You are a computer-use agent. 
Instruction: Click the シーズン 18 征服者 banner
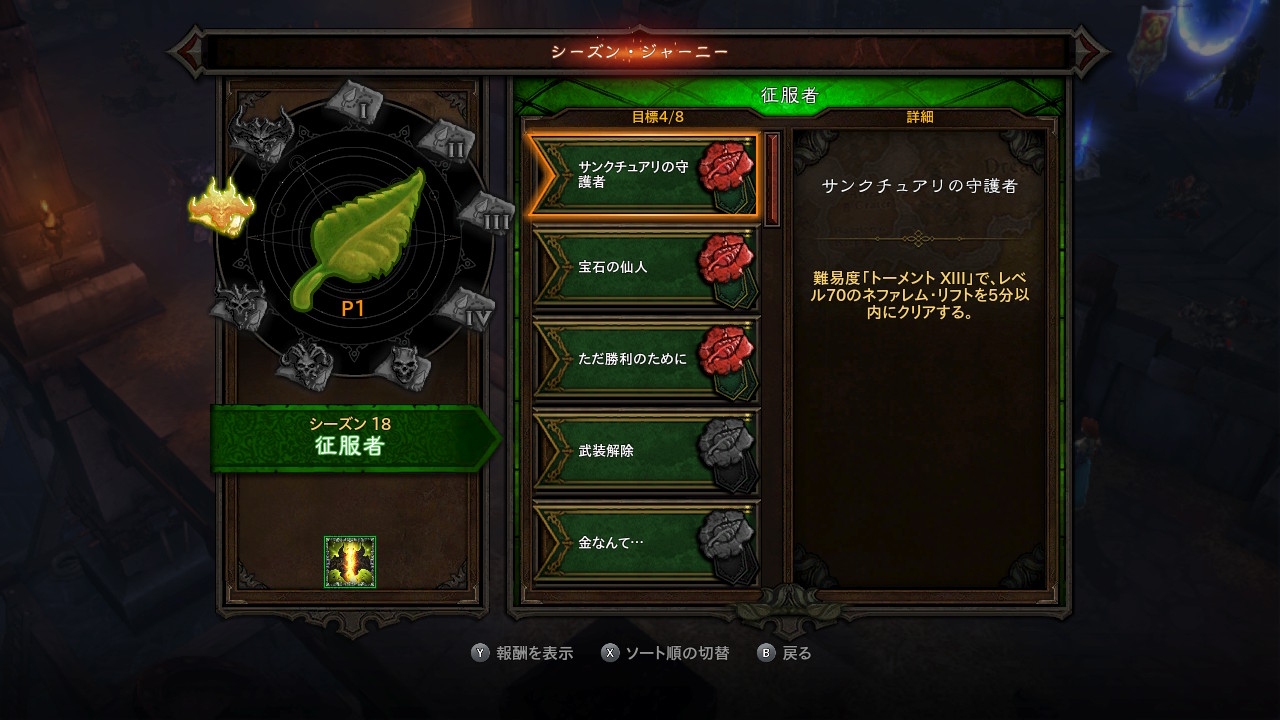tap(350, 438)
